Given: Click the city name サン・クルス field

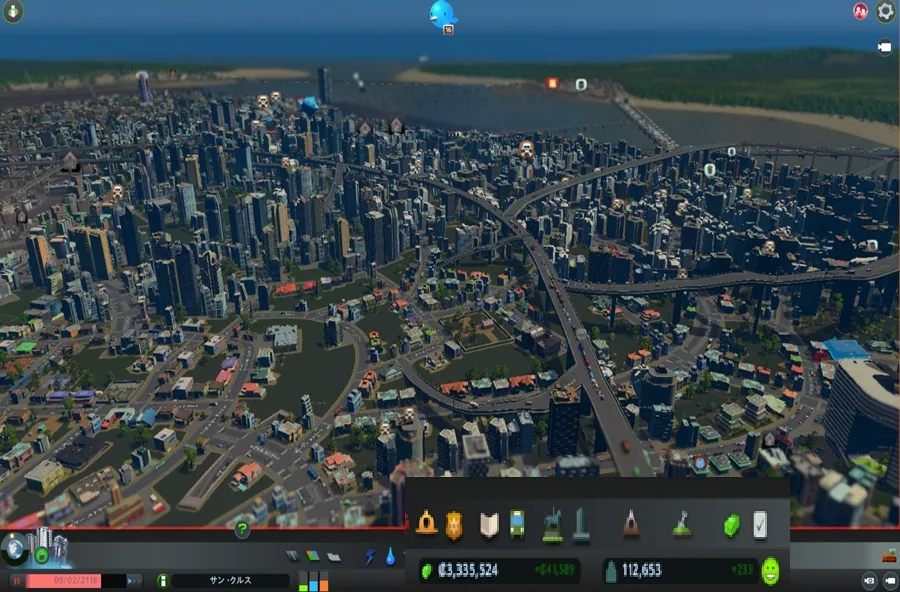Looking at the screenshot, I should pos(230,580).
